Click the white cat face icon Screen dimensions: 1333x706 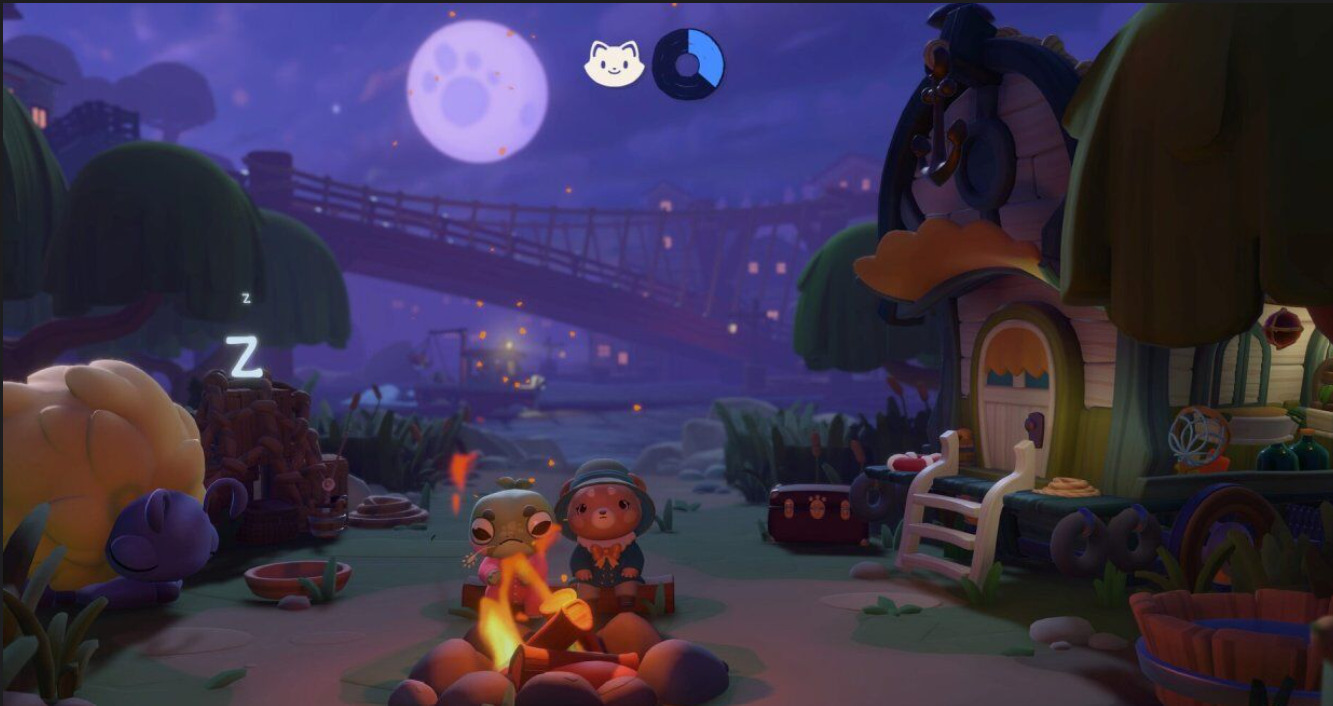613,64
